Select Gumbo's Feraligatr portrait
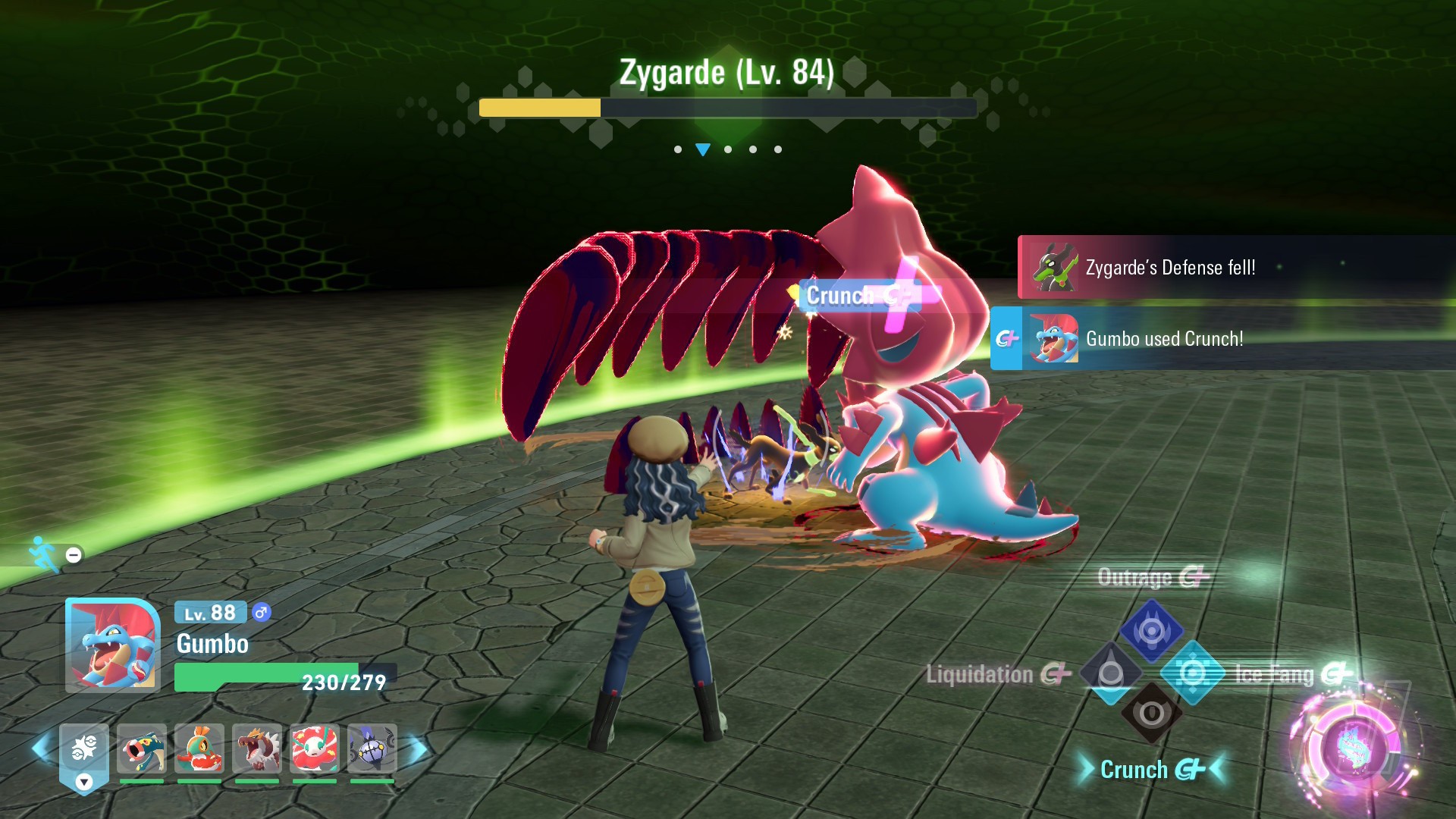Viewport: 1456px width, 819px height. pyautogui.click(x=113, y=645)
